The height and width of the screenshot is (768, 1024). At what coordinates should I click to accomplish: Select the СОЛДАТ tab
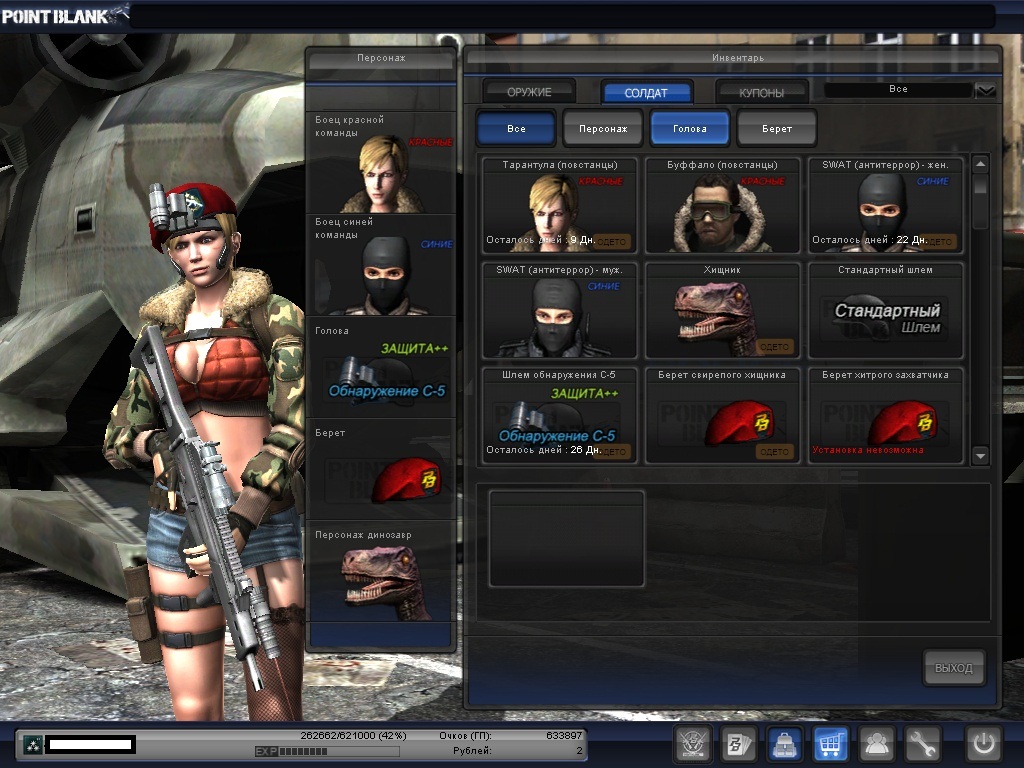coord(646,92)
